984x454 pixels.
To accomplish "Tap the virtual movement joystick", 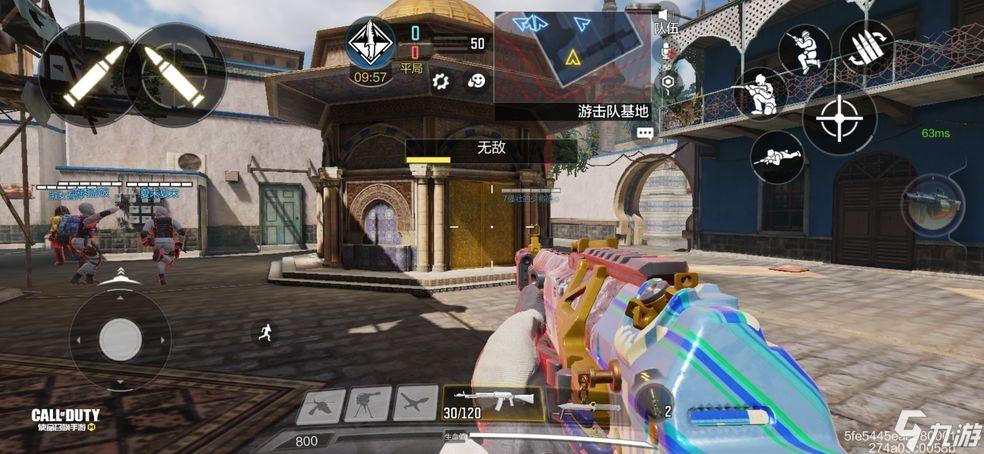I will click(x=120, y=338).
